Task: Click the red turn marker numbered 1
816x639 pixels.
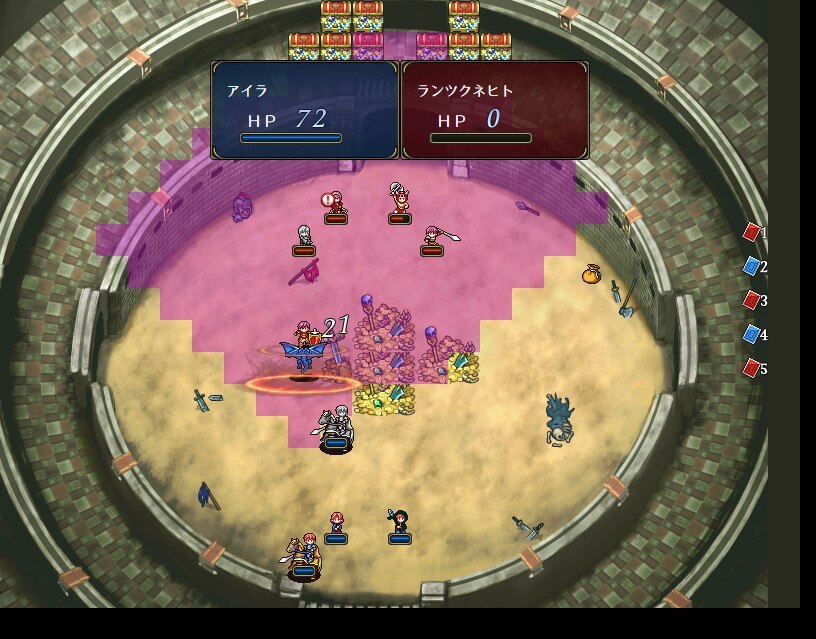Action: (x=751, y=232)
